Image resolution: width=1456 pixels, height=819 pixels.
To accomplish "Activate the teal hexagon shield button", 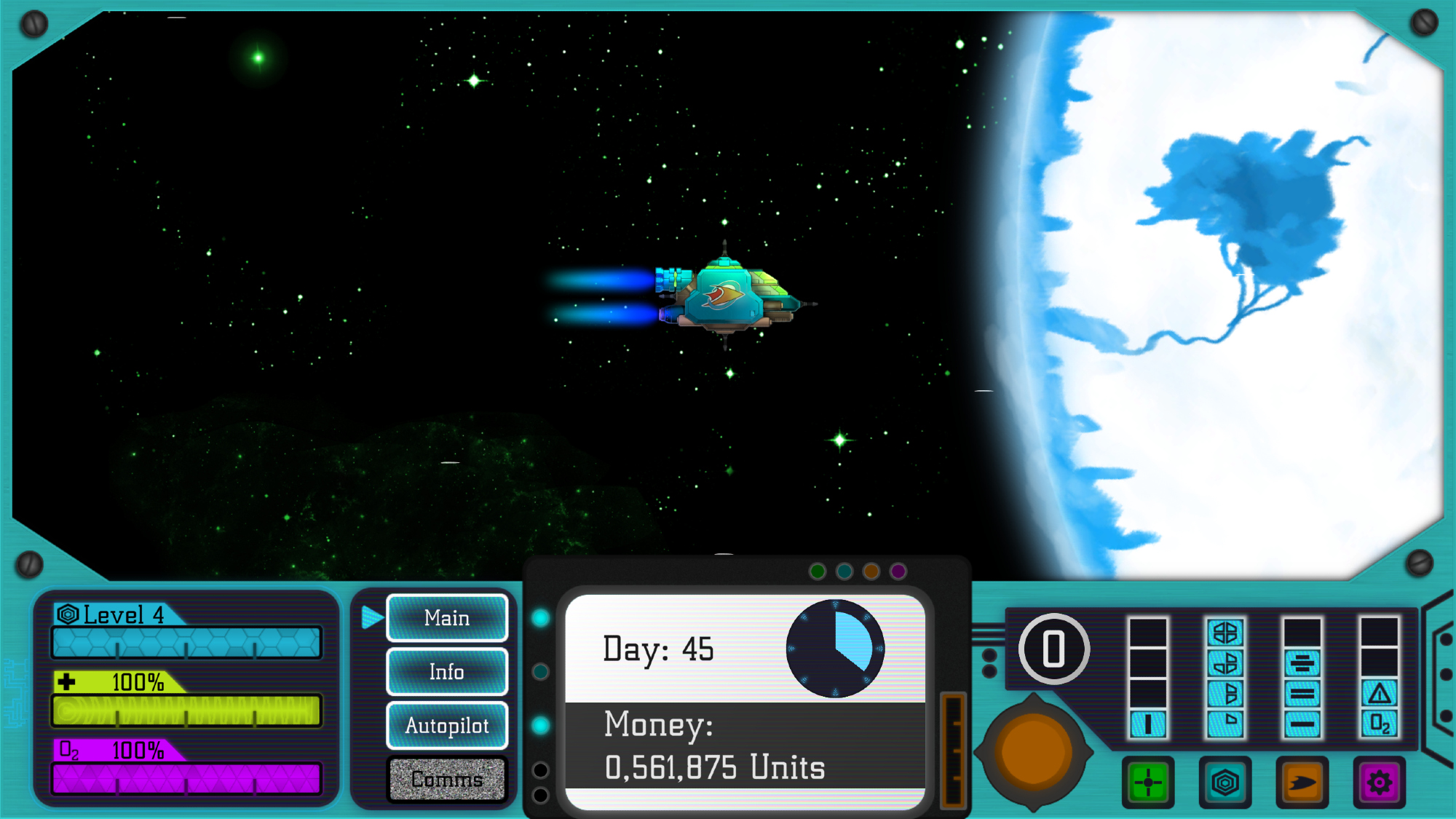I will [x=1225, y=783].
